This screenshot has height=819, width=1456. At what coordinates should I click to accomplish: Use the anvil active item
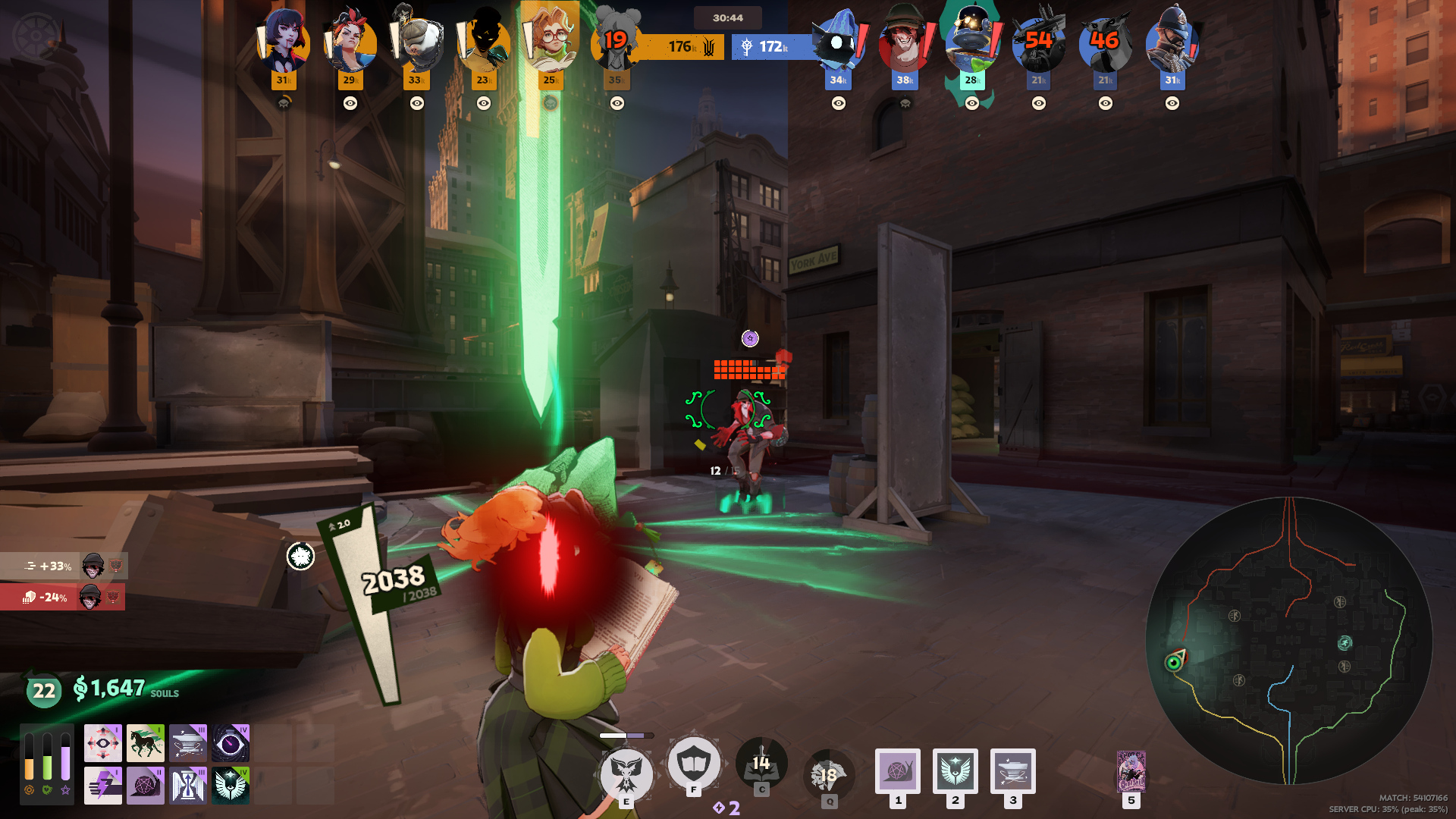(1013, 771)
